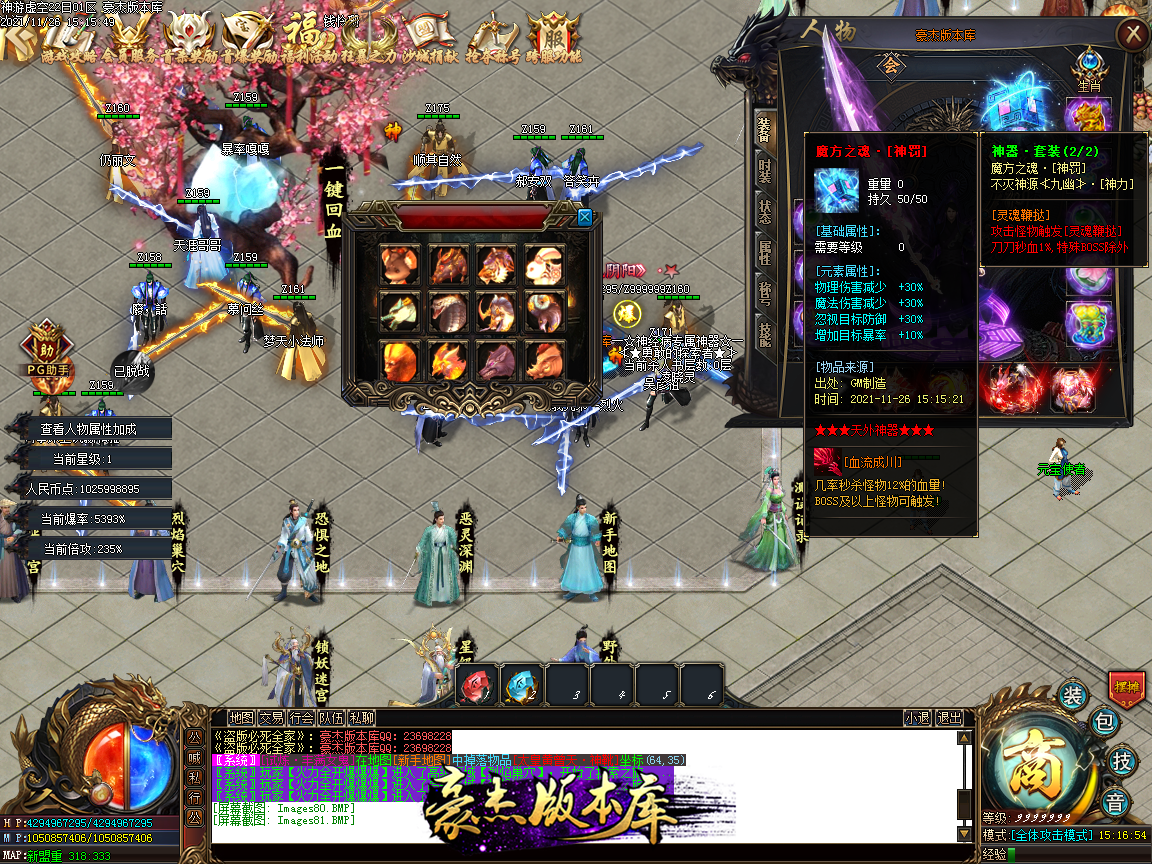Viewport: 1152px width, 864px height.
Task: Open the 技能 skills tab
Action: click(x=765, y=334)
